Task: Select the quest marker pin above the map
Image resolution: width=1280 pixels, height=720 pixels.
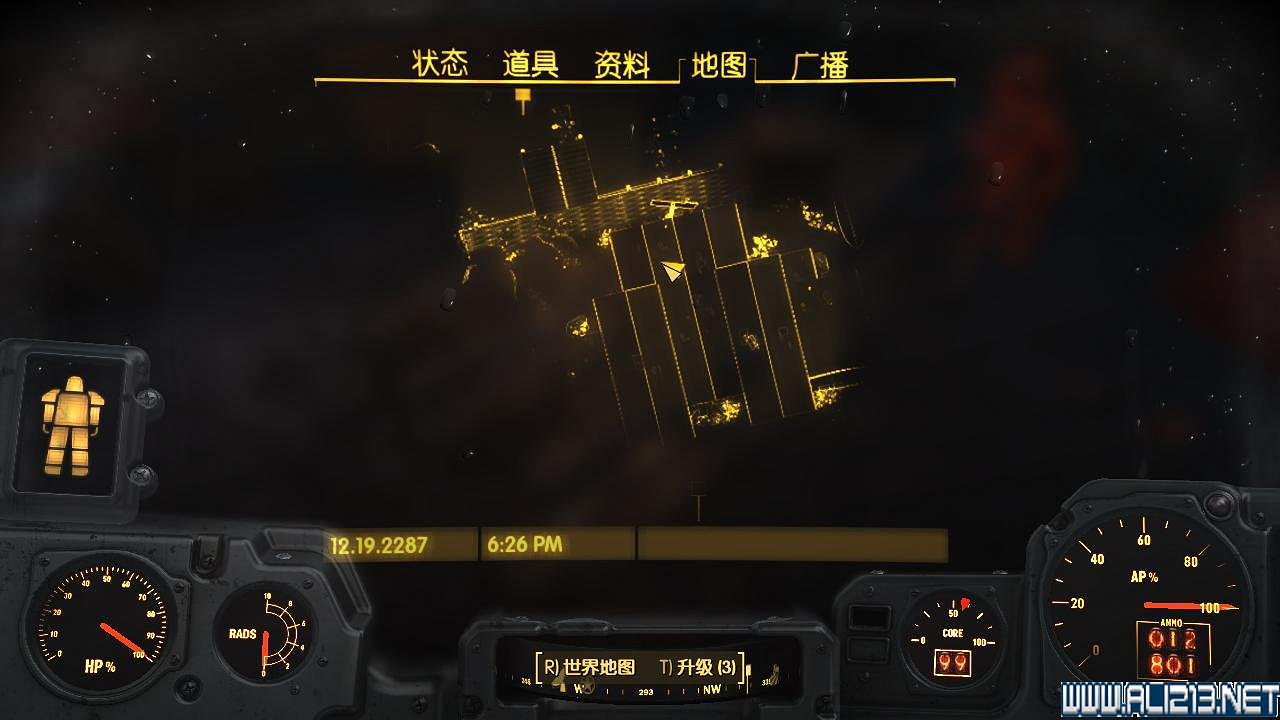Action: 522,95
